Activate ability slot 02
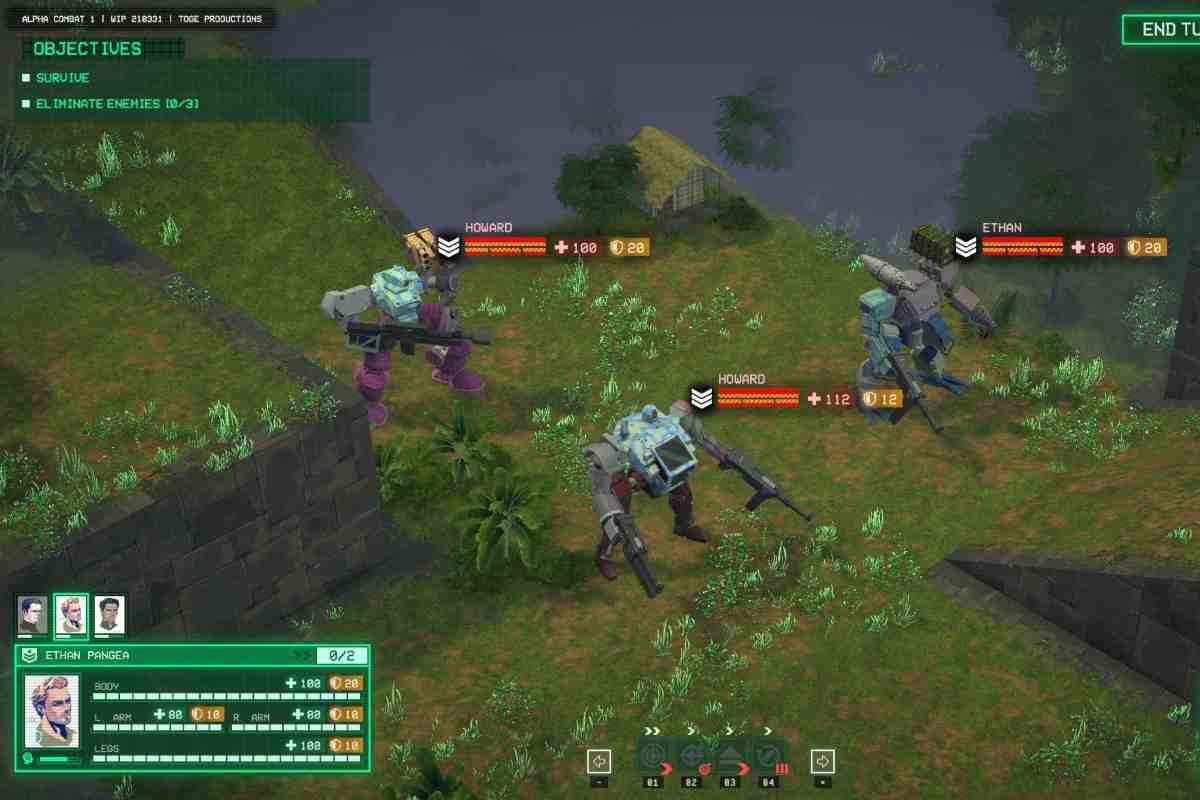This screenshot has width=1200, height=800. click(x=691, y=757)
